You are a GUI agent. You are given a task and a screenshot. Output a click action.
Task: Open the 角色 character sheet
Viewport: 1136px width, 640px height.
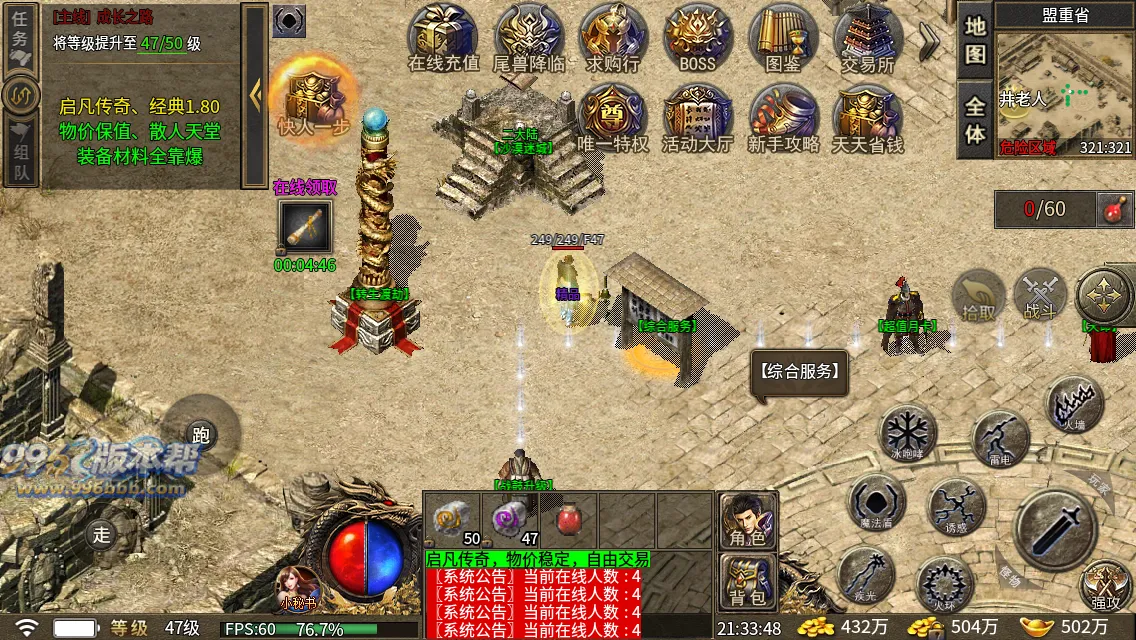click(x=748, y=520)
